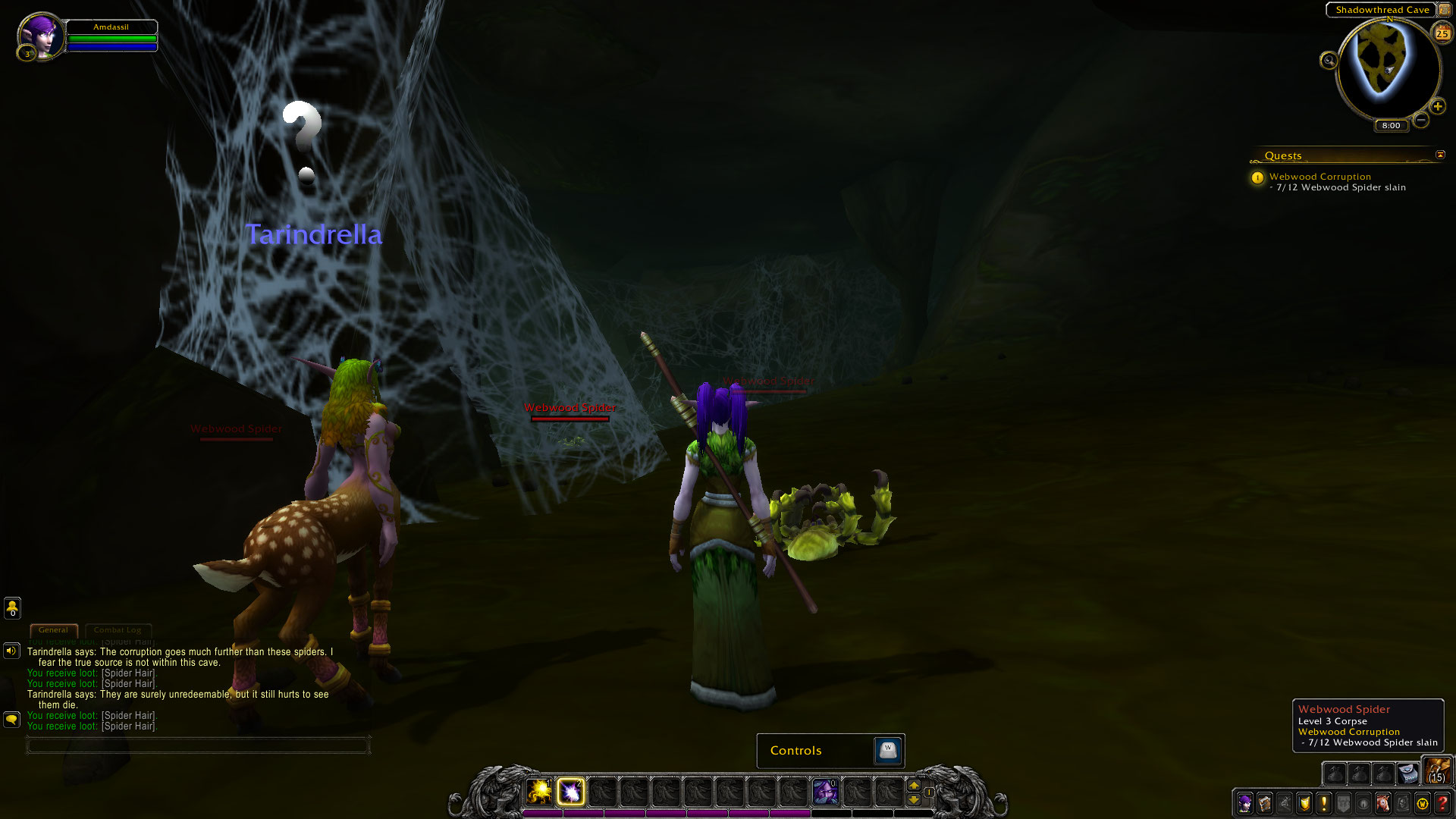Cast the yellow glowing spell in slot 1
This screenshot has height=819, width=1456.
(x=539, y=792)
